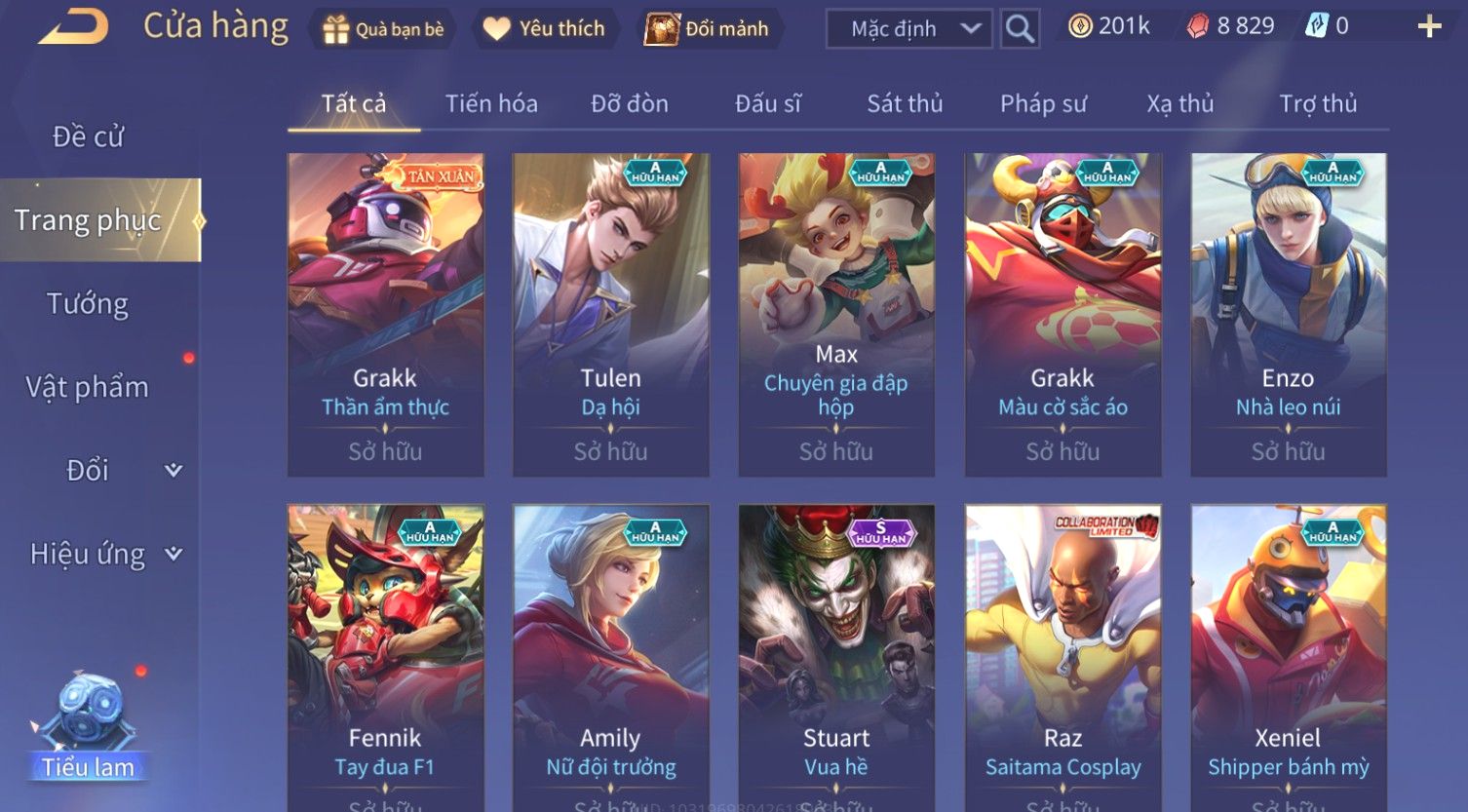Viewport: 1468px width, 812px height.
Task: Select the Đỡ đòn category tab
Action: coord(630,103)
